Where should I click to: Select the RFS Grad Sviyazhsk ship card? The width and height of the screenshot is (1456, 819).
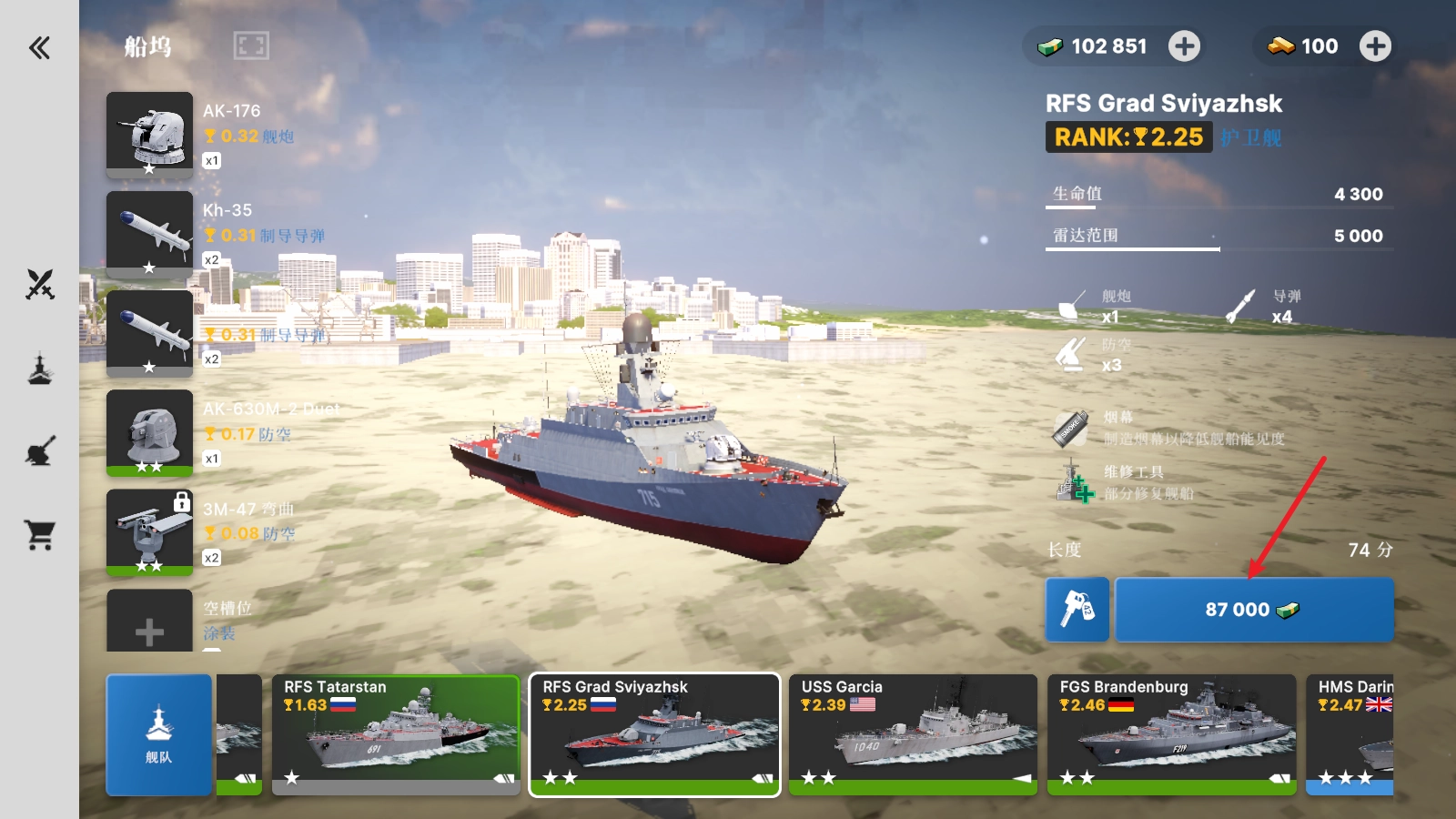coord(654,734)
